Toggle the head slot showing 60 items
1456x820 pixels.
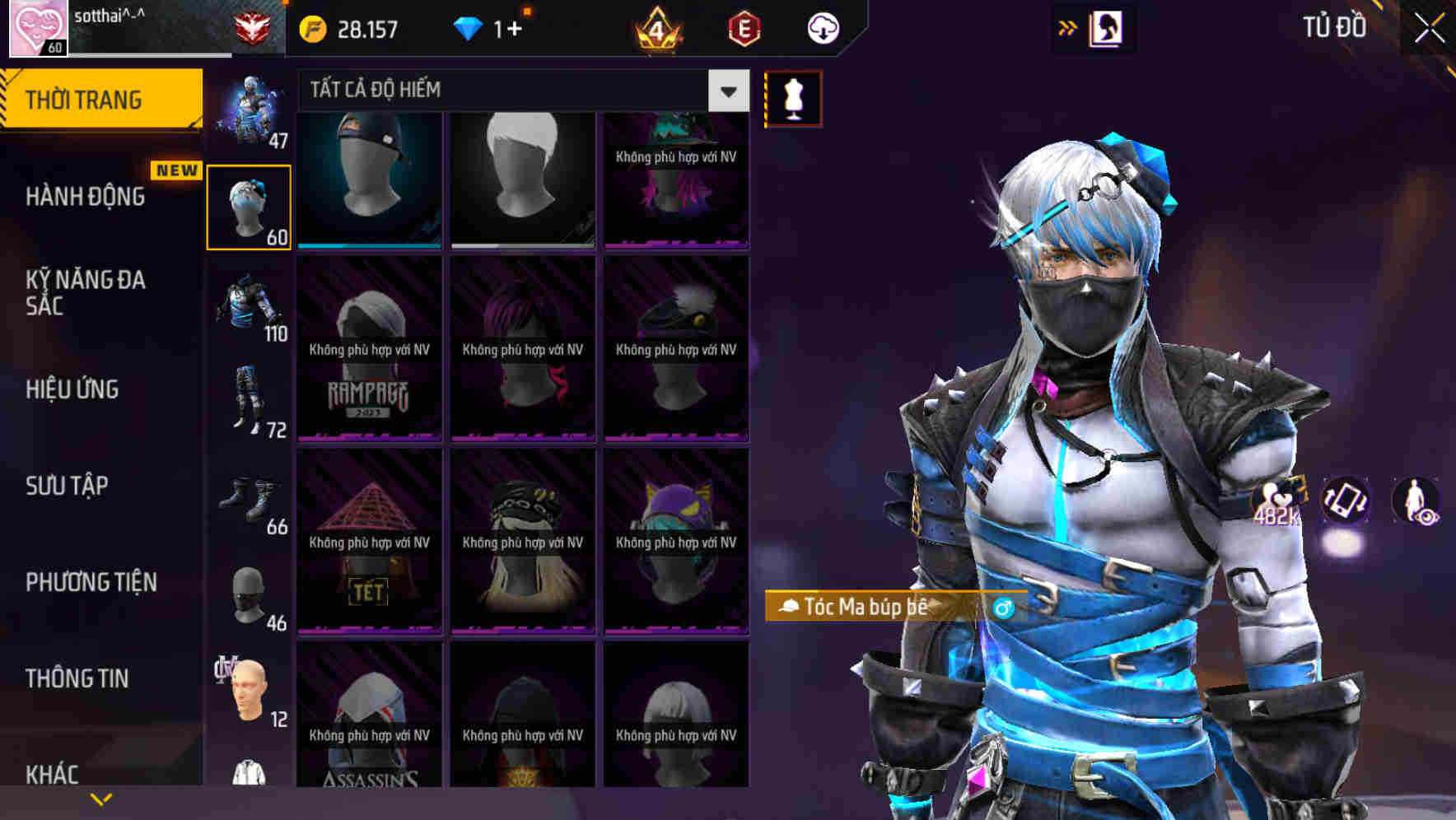[x=250, y=202]
